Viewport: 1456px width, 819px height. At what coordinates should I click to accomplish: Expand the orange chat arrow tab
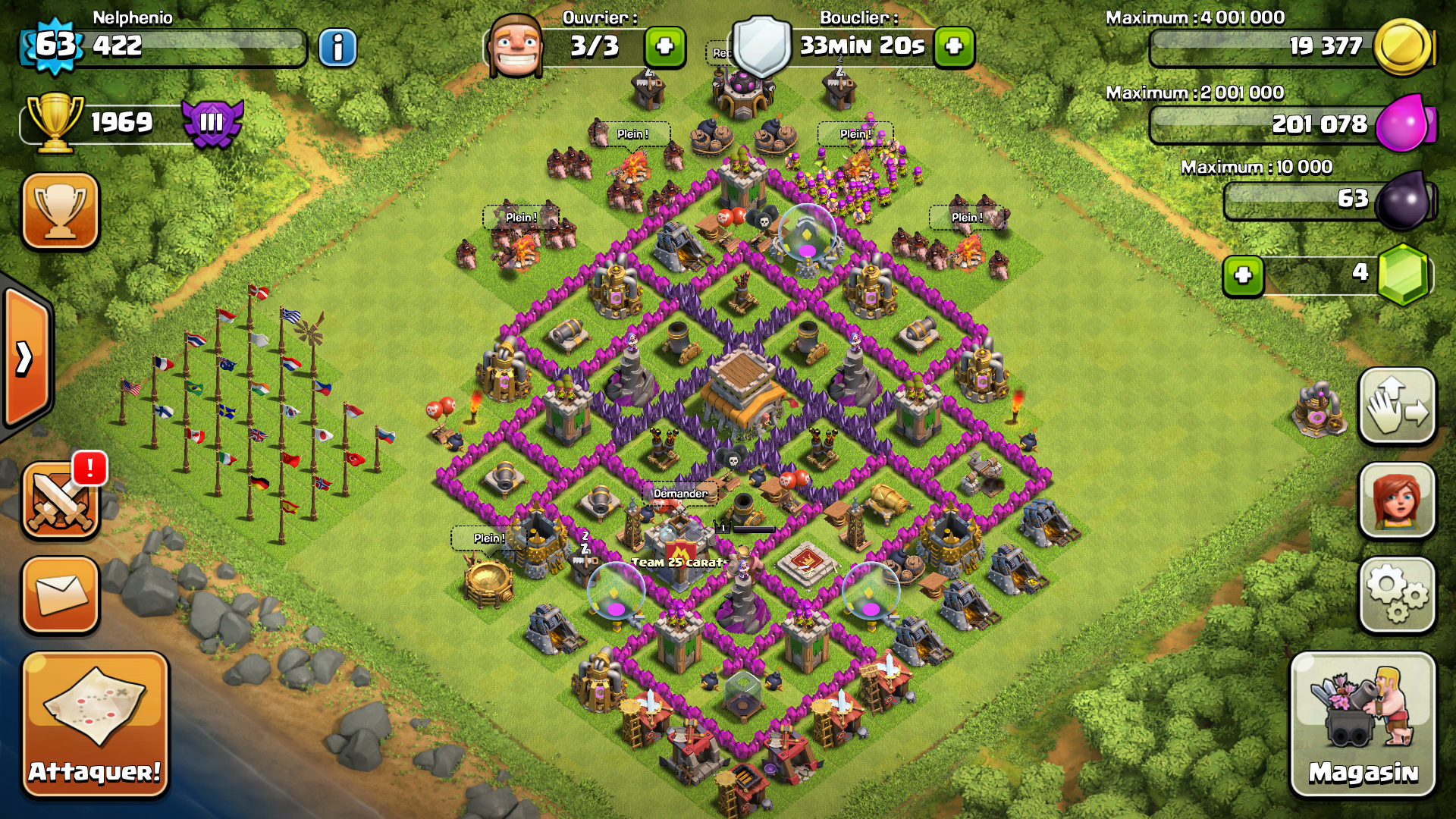pyautogui.click(x=26, y=358)
